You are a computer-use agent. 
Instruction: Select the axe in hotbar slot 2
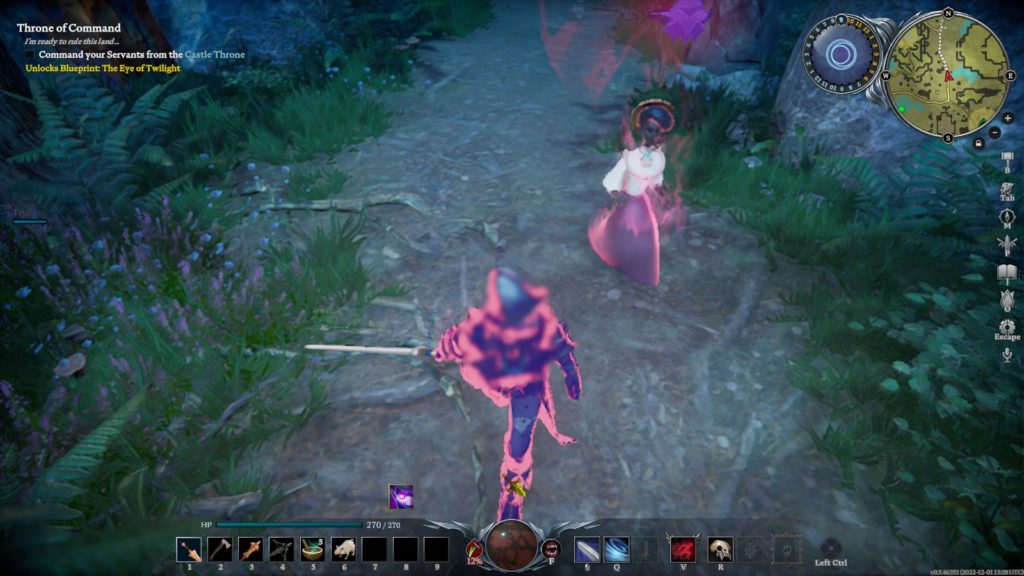tap(219, 549)
